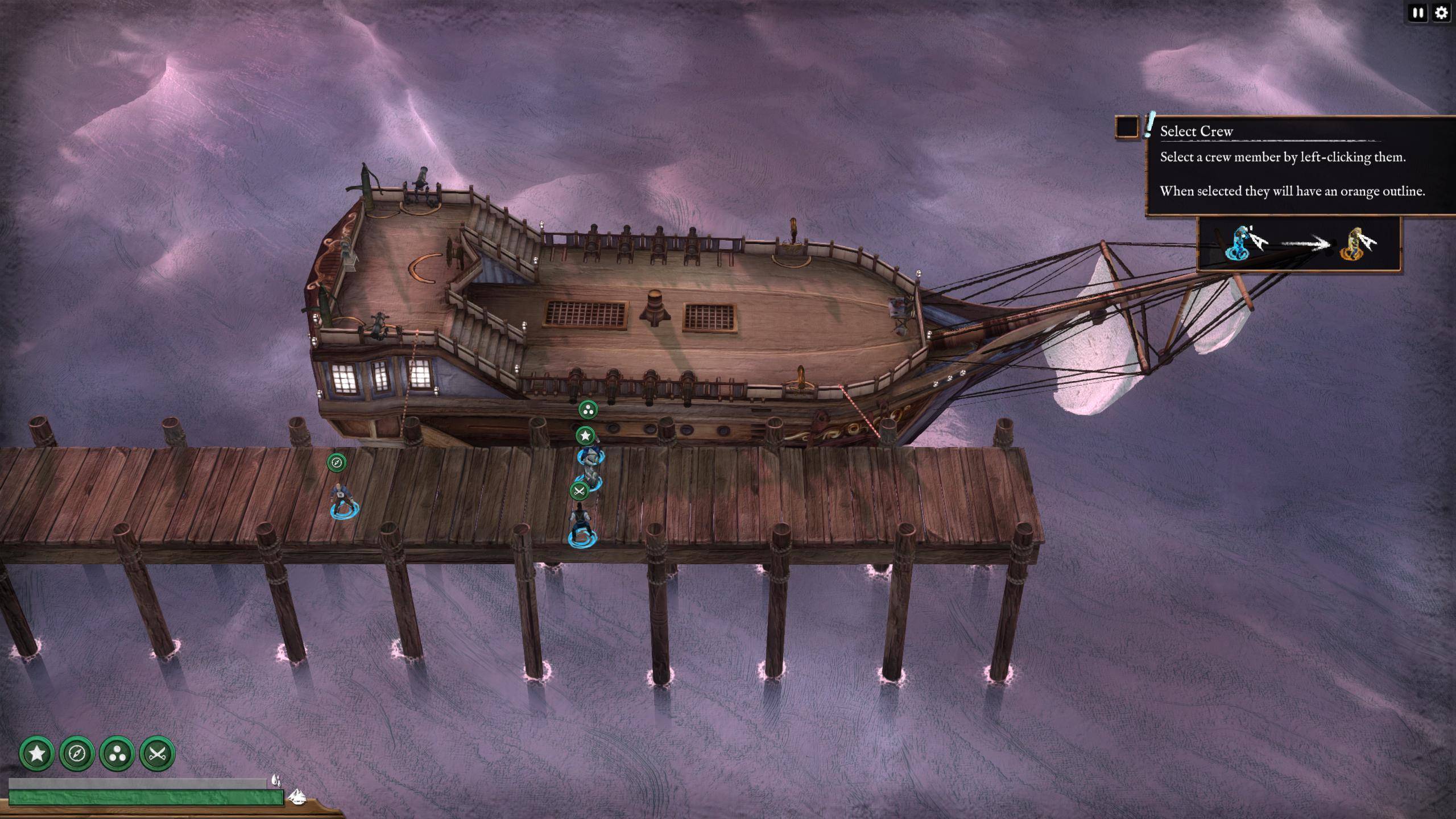Select the crossed-swords crew member standing on the dock

pos(581,524)
